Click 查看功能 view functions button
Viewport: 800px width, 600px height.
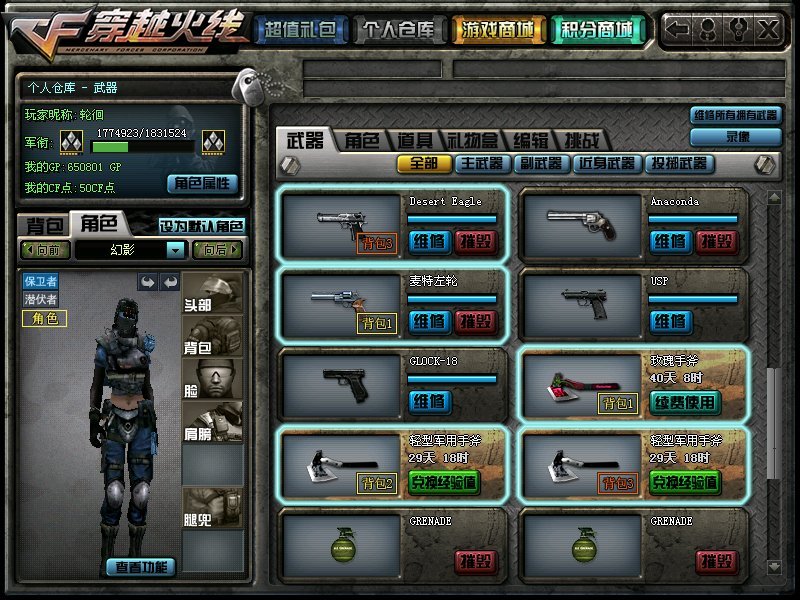click(141, 567)
